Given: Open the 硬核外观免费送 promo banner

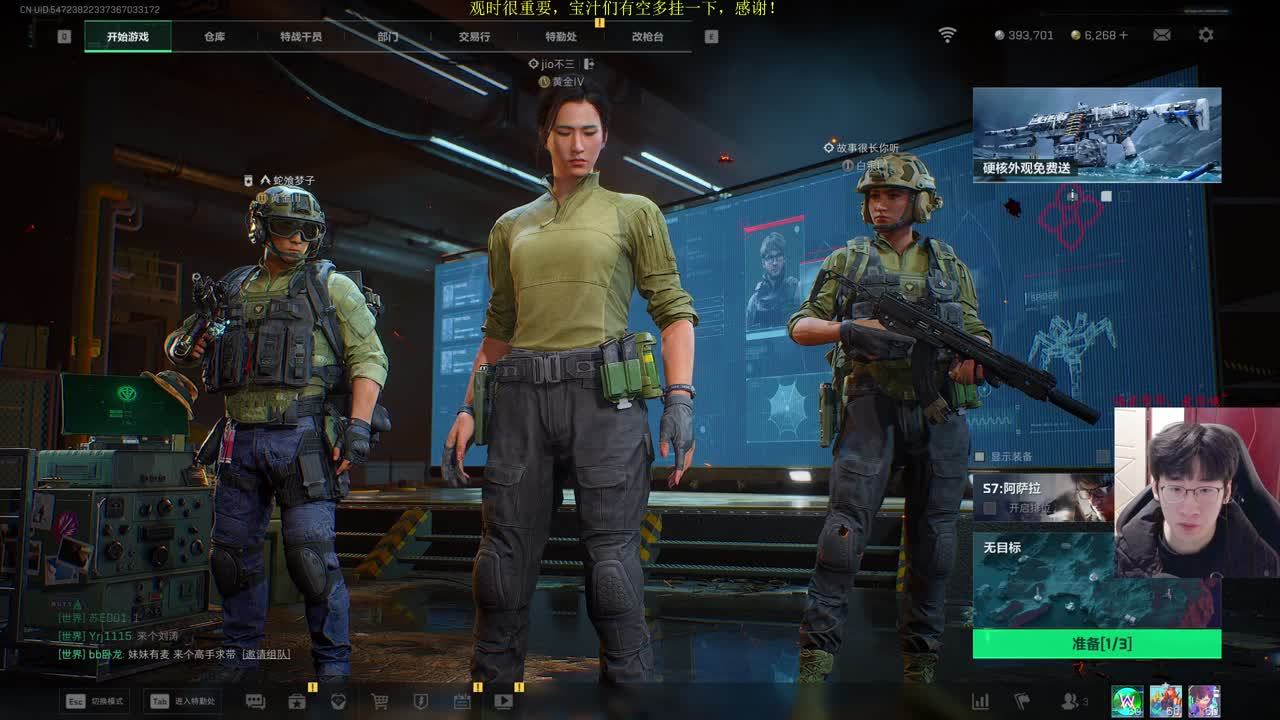Looking at the screenshot, I should [x=1096, y=135].
